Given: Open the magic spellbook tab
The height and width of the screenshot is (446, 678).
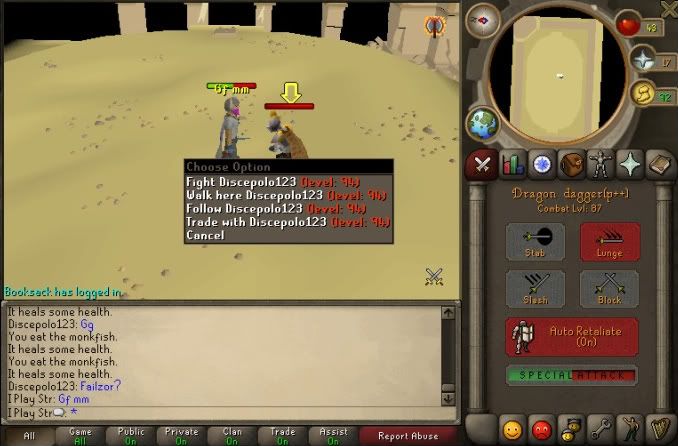Looking at the screenshot, I should [x=660, y=164].
